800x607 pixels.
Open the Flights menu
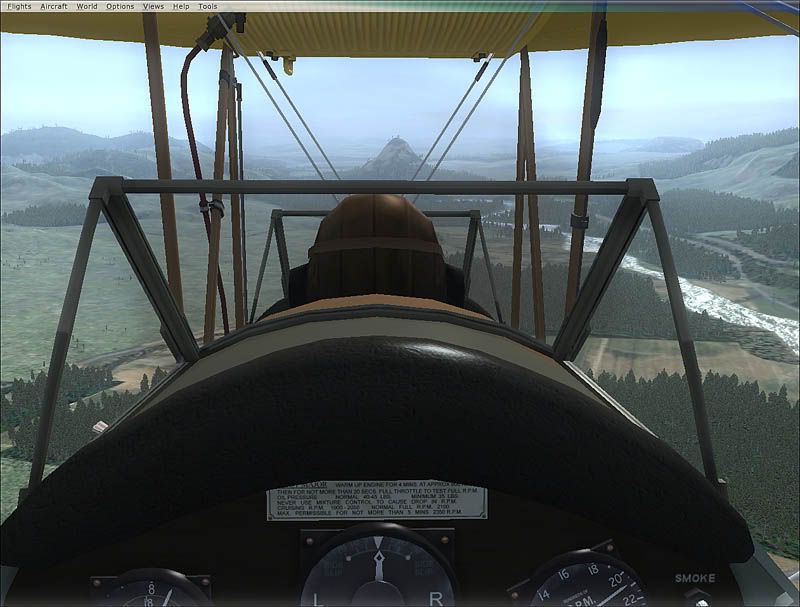point(19,6)
